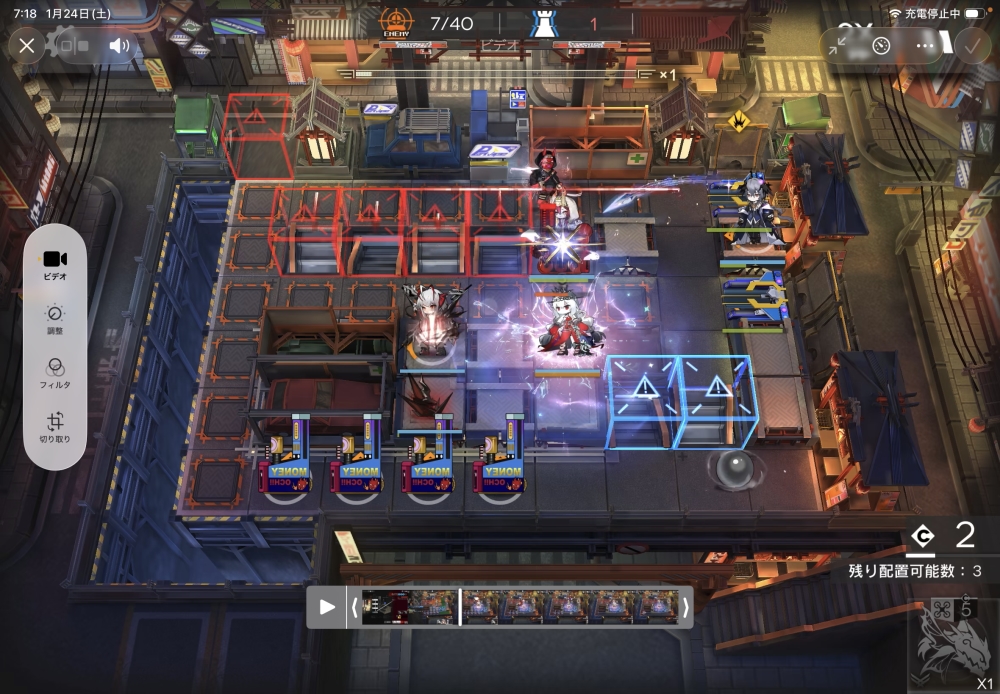
Task: Toggle the video sound with the speaker icon
Action: click(120, 45)
